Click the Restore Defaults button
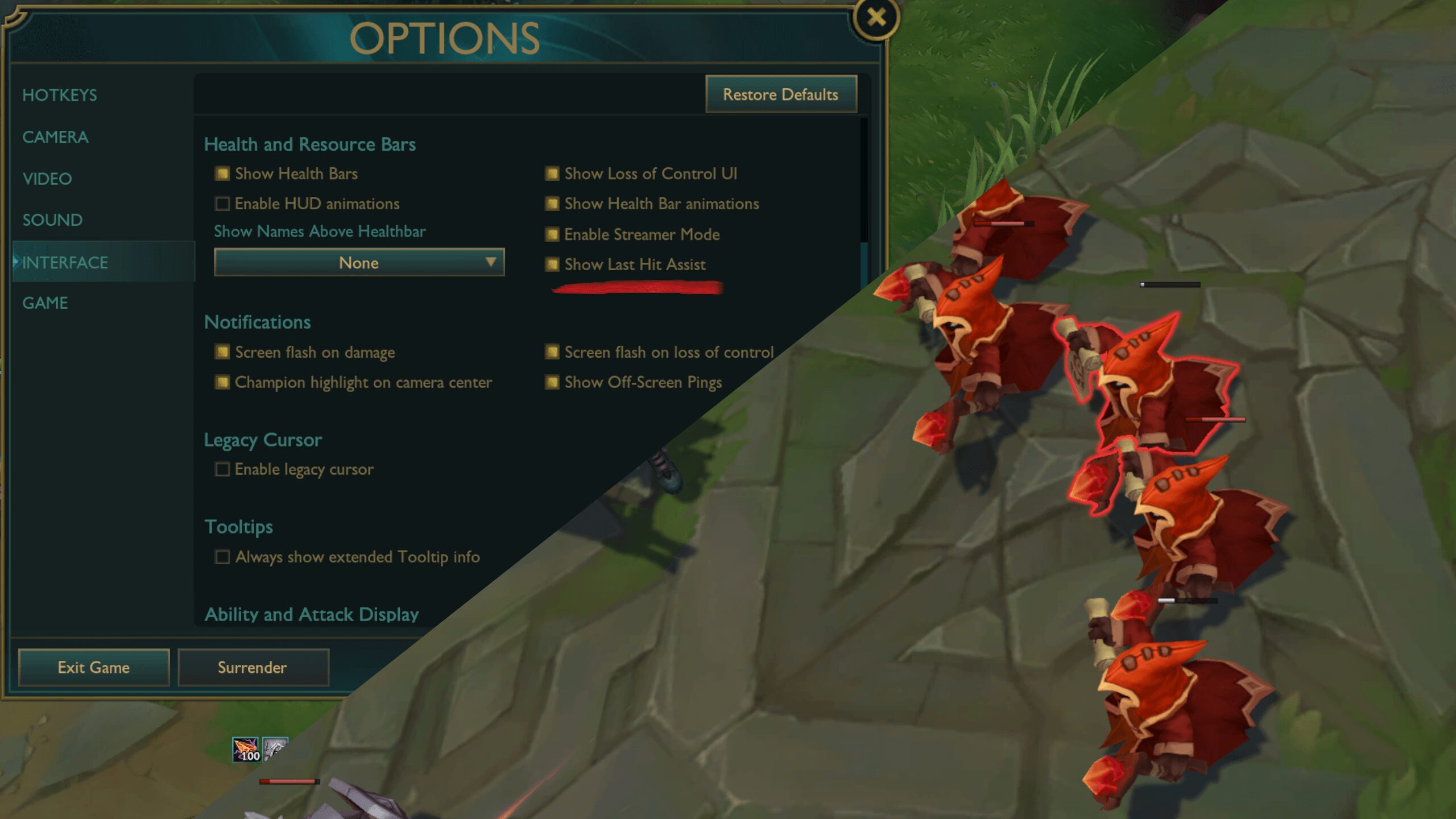Image resolution: width=1456 pixels, height=819 pixels. tap(780, 94)
